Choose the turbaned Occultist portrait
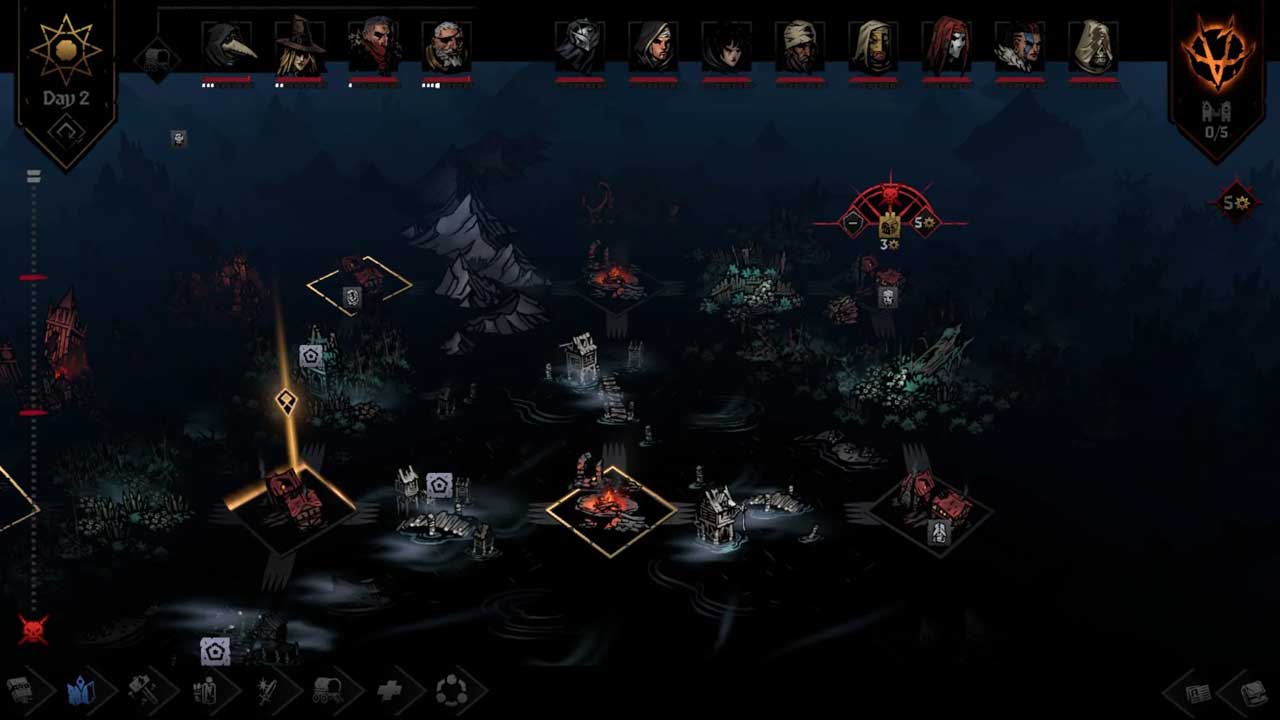This screenshot has height=720, width=1280. point(800,45)
